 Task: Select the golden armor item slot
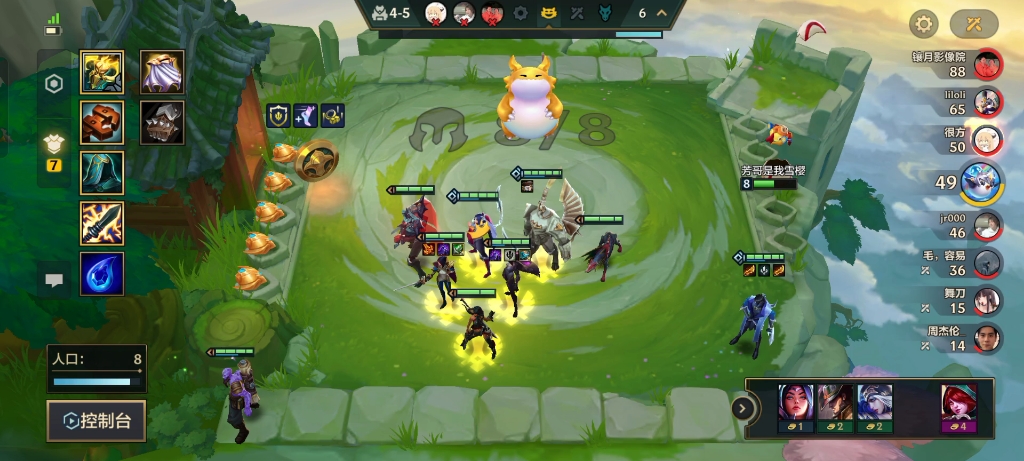click(102, 72)
